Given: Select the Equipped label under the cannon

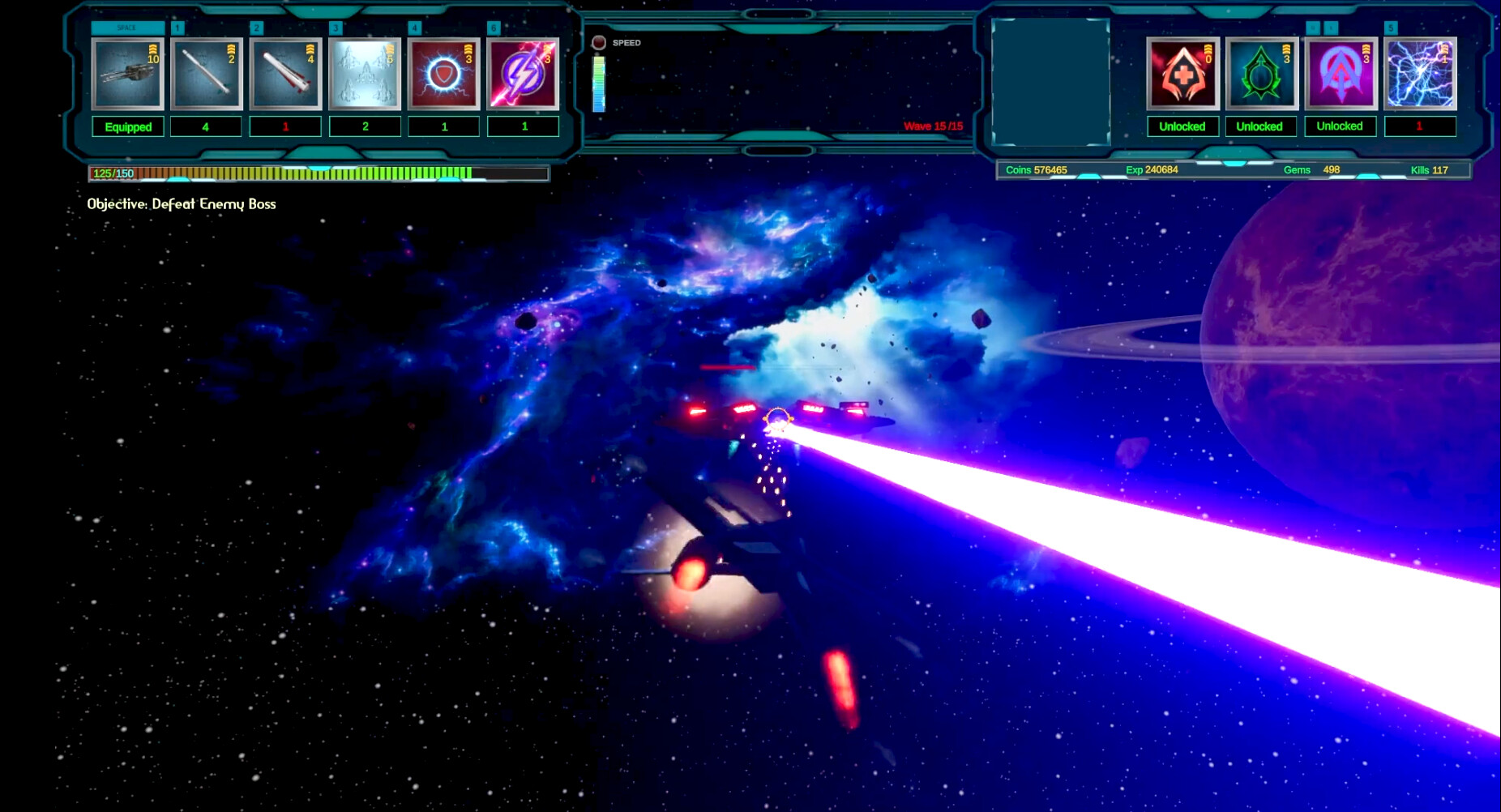Looking at the screenshot, I should 127,126.
